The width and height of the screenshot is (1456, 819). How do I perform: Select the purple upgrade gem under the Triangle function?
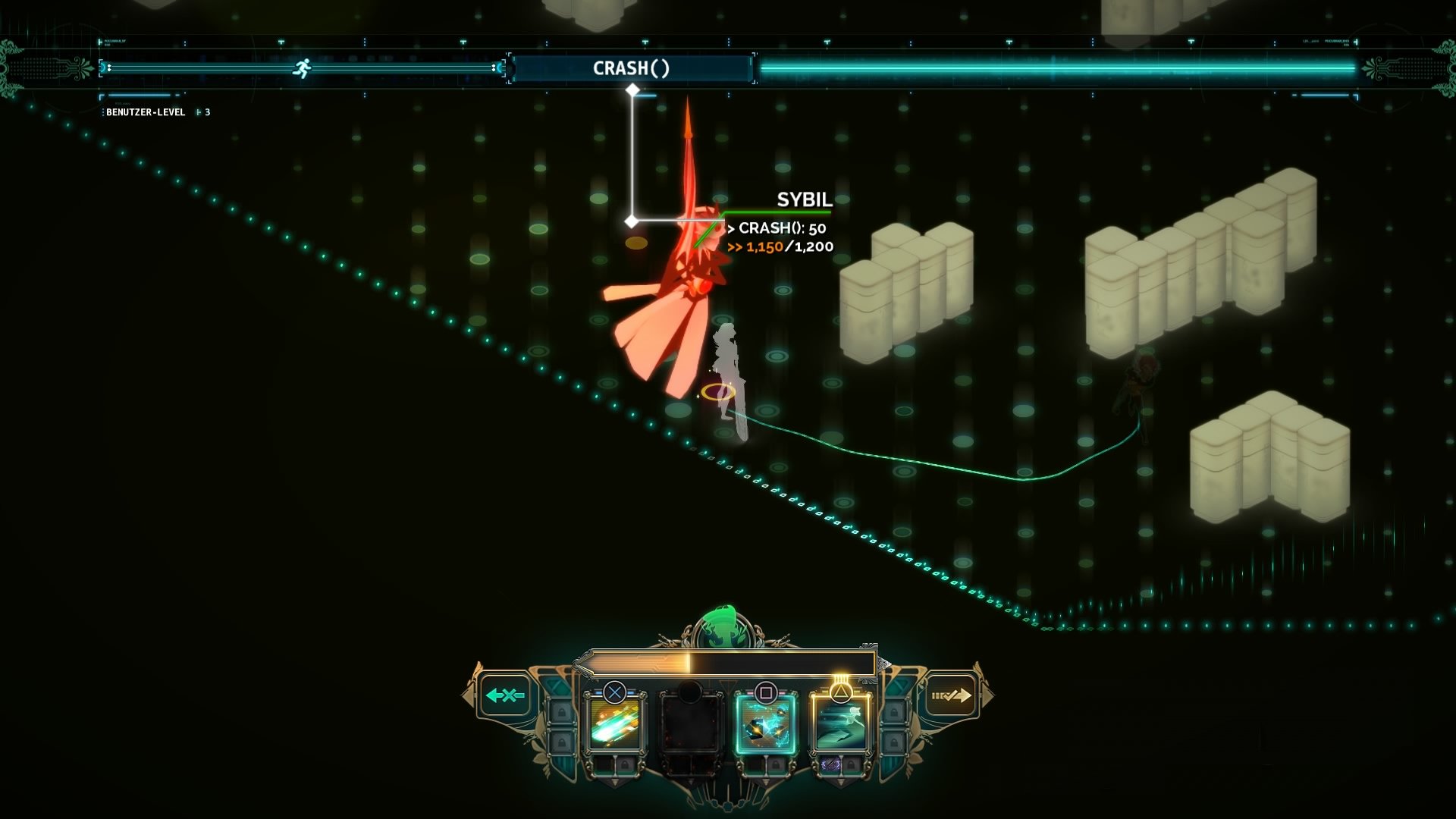830,766
